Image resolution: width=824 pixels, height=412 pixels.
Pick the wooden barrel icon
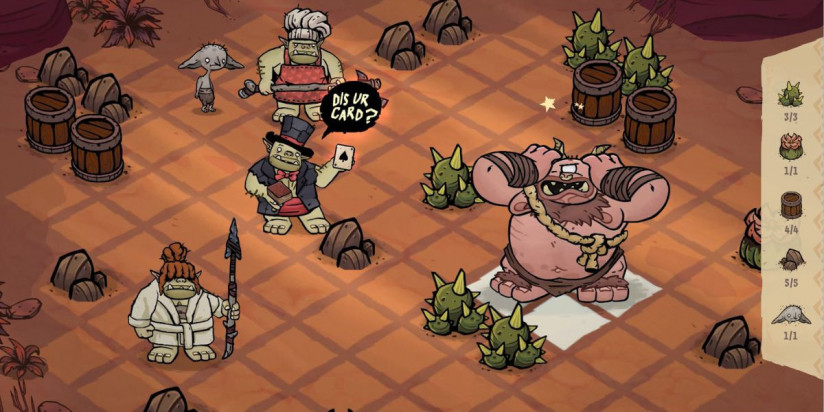[791, 205]
